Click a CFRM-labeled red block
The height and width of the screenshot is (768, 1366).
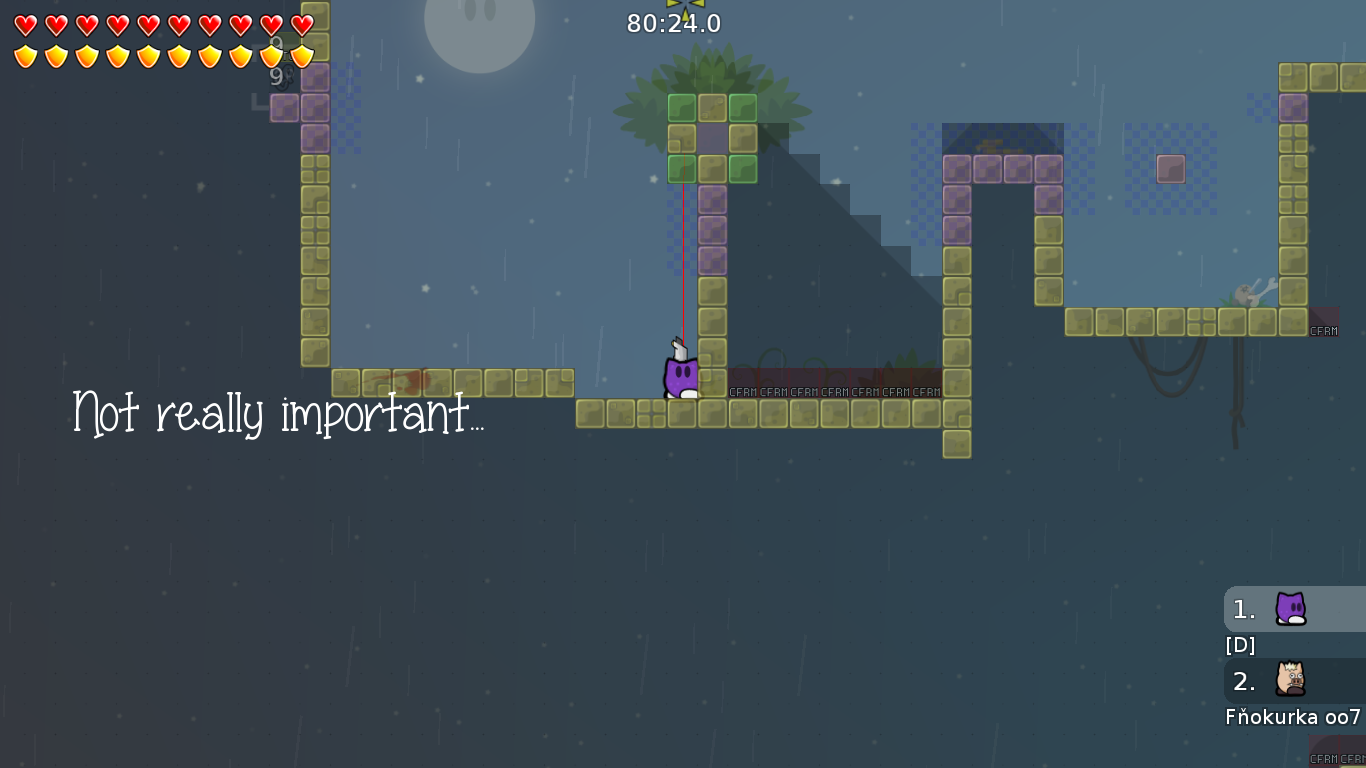pyautogui.click(x=745, y=390)
